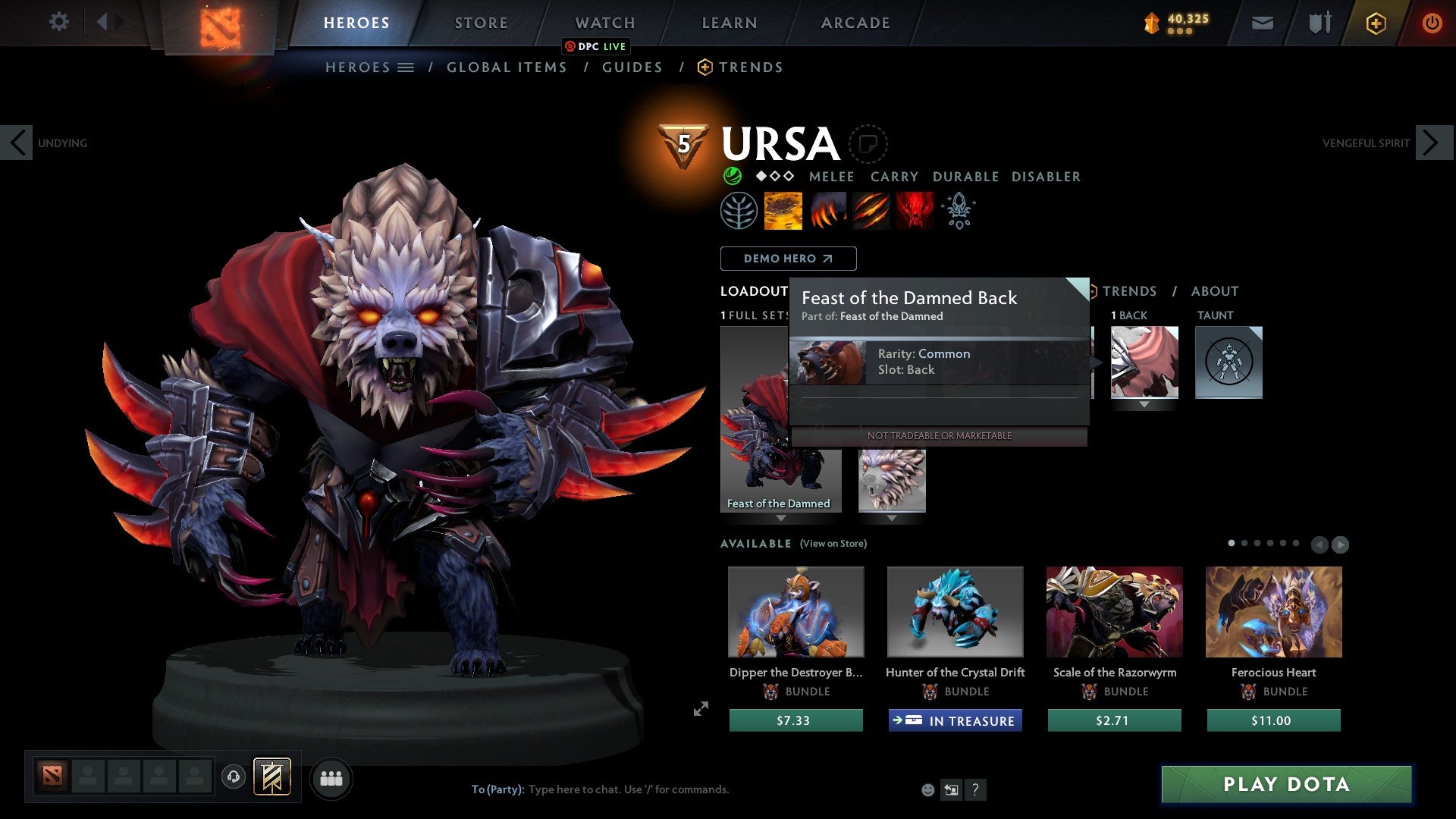The image size is (1456, 819).
Task: Open the Enrage red ability icon
Action: [x=915, y=210]
